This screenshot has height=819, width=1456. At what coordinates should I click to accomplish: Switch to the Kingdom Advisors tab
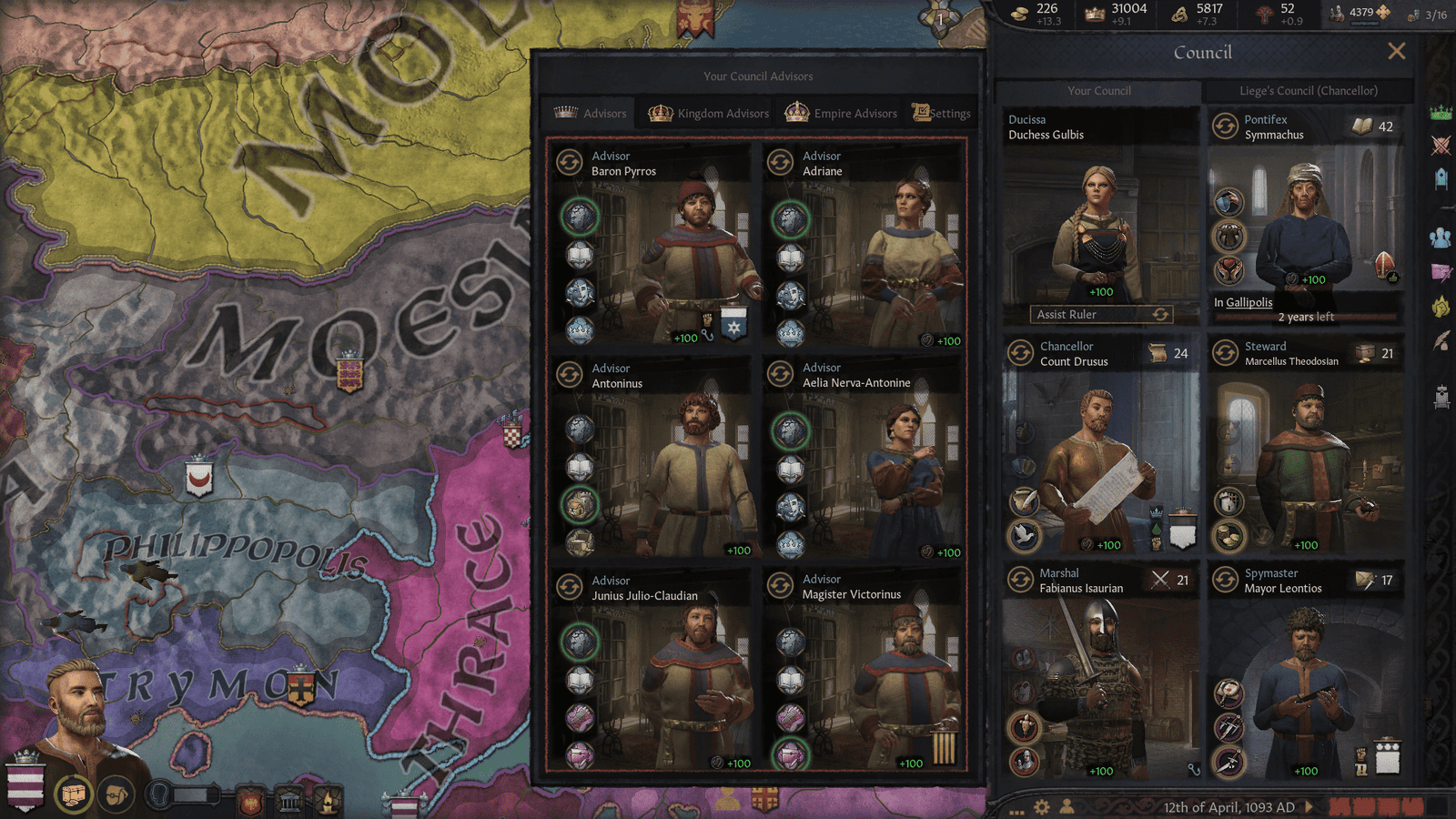pos(706,113)
